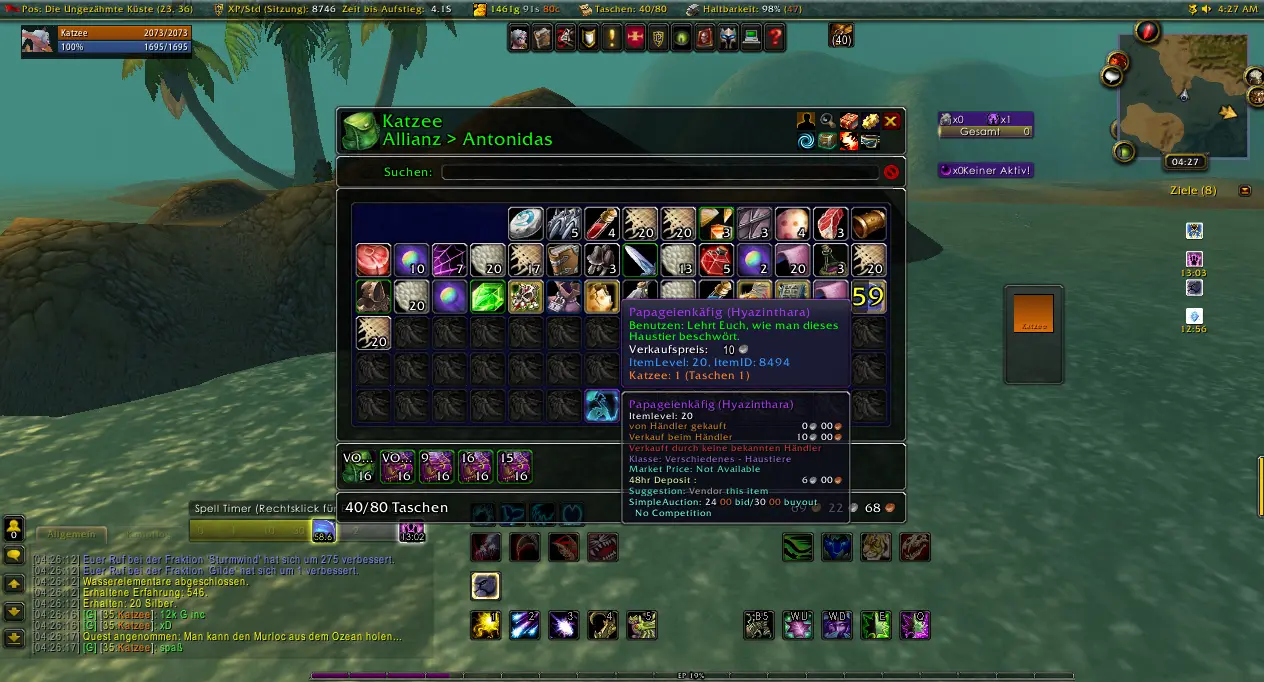Open the computer main menu button
This screenshot has width=1264, height=682.
tap(751, 39)
